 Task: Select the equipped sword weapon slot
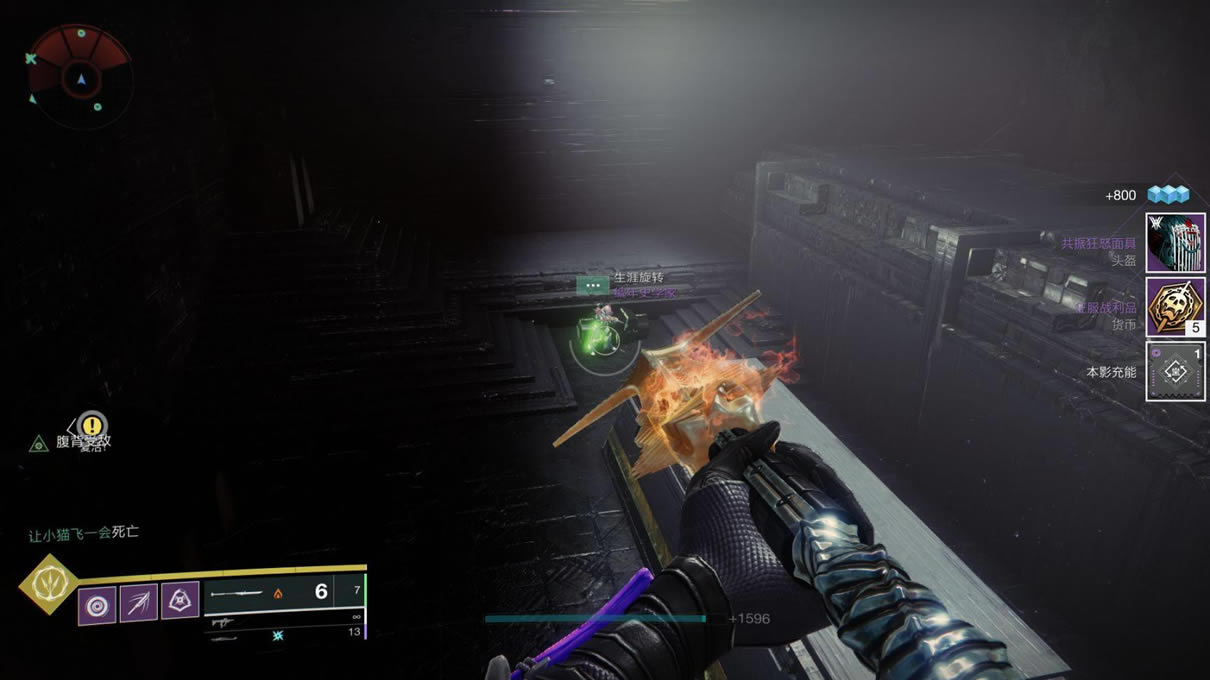click(x=270, y=592)
